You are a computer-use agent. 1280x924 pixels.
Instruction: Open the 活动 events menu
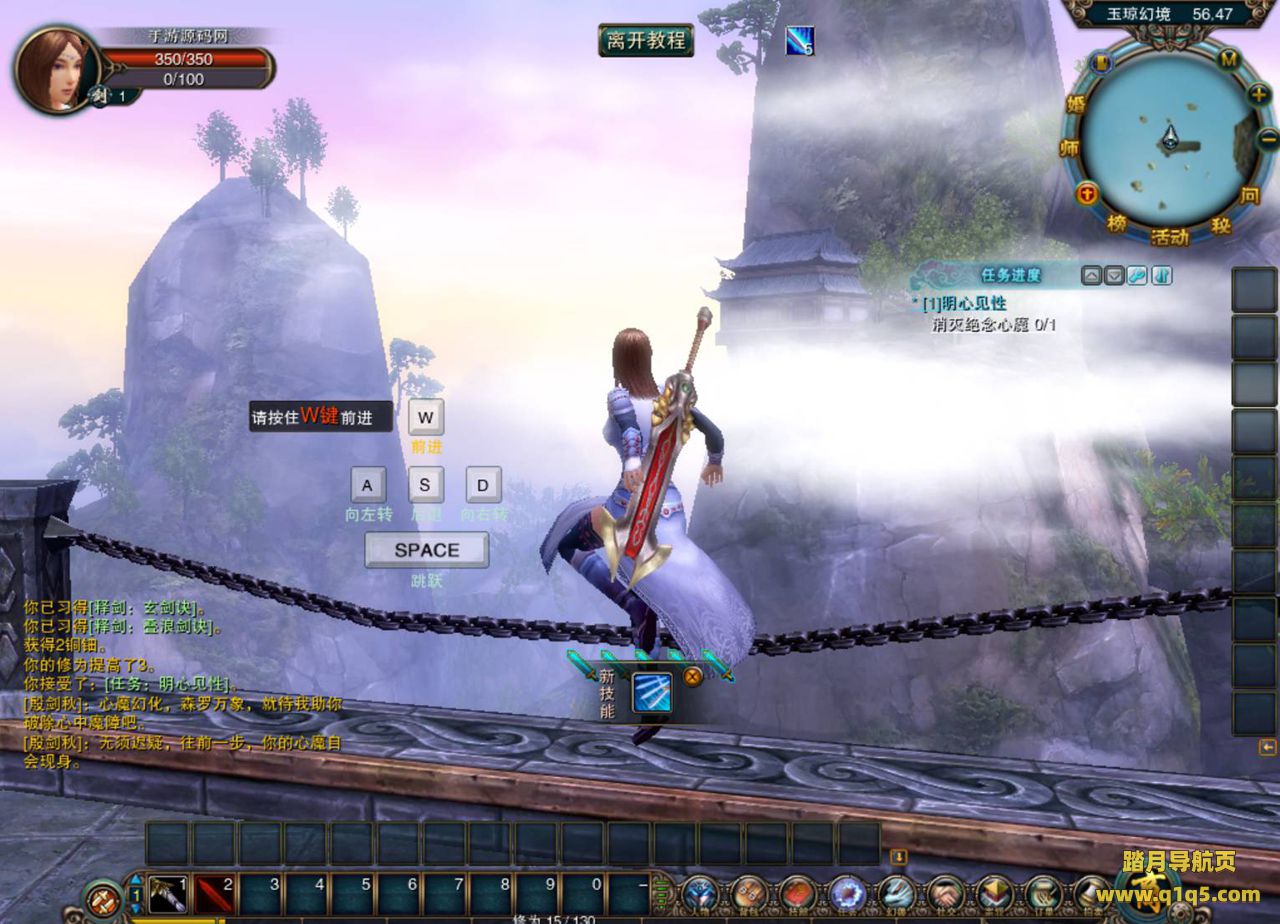click(1169, 237)
